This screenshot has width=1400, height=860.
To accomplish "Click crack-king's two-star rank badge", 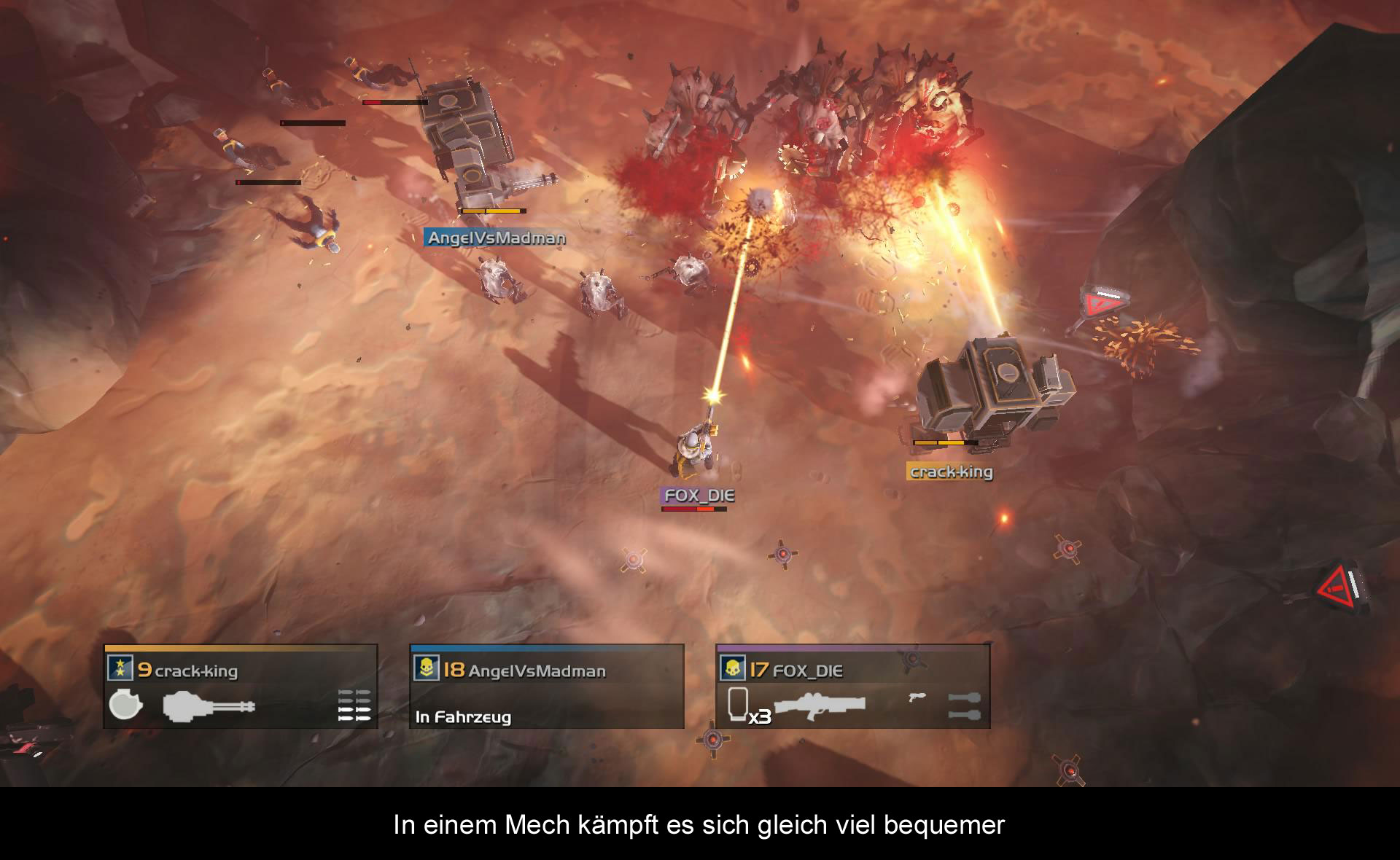I will (120, 668).
